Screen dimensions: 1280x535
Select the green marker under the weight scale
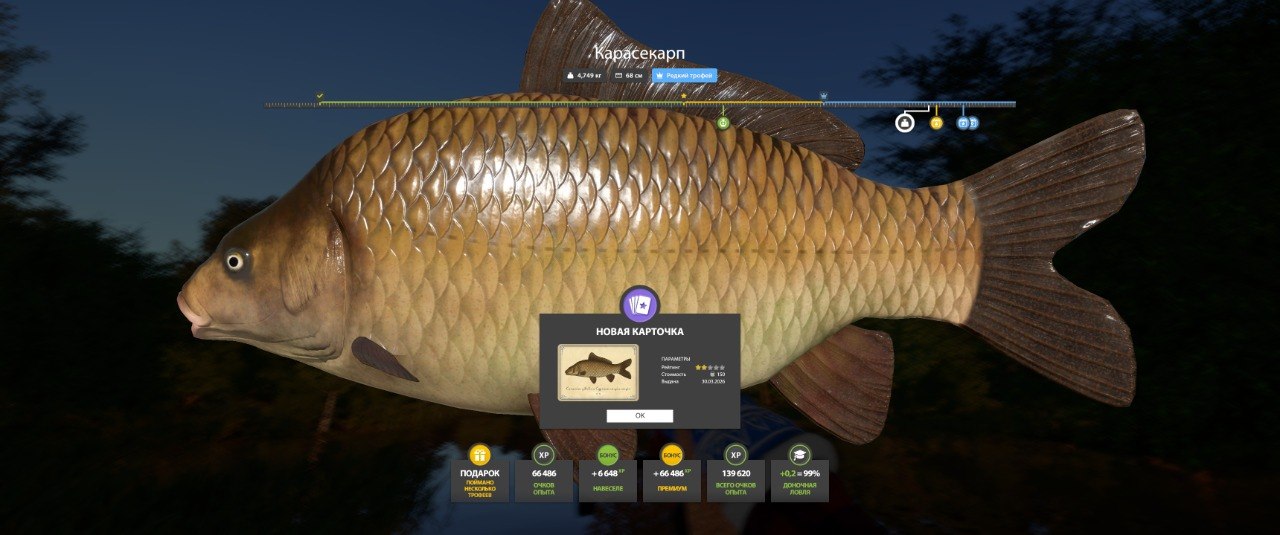[723, 122]
